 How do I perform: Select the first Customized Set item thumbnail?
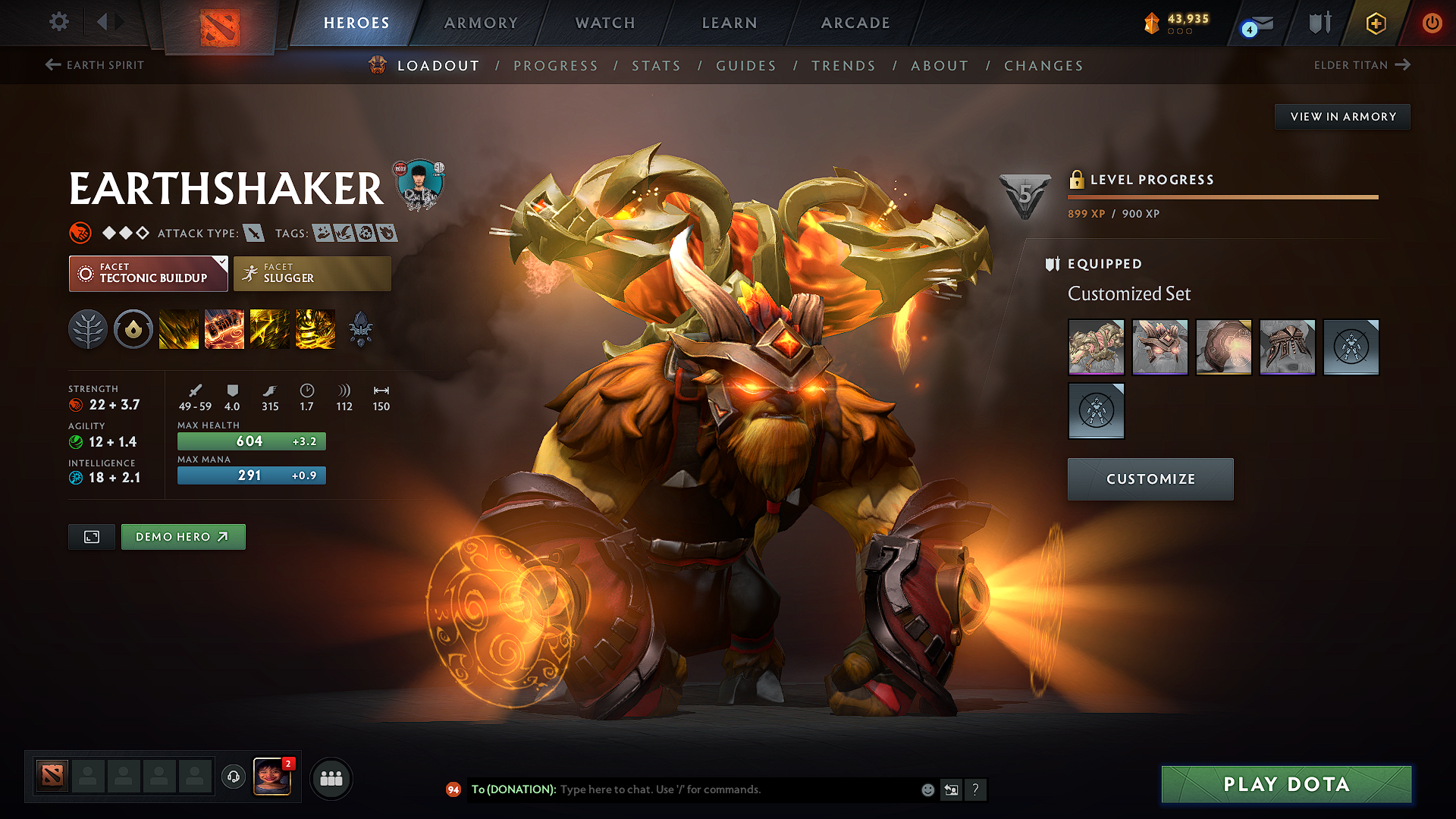click(1096, 347)
